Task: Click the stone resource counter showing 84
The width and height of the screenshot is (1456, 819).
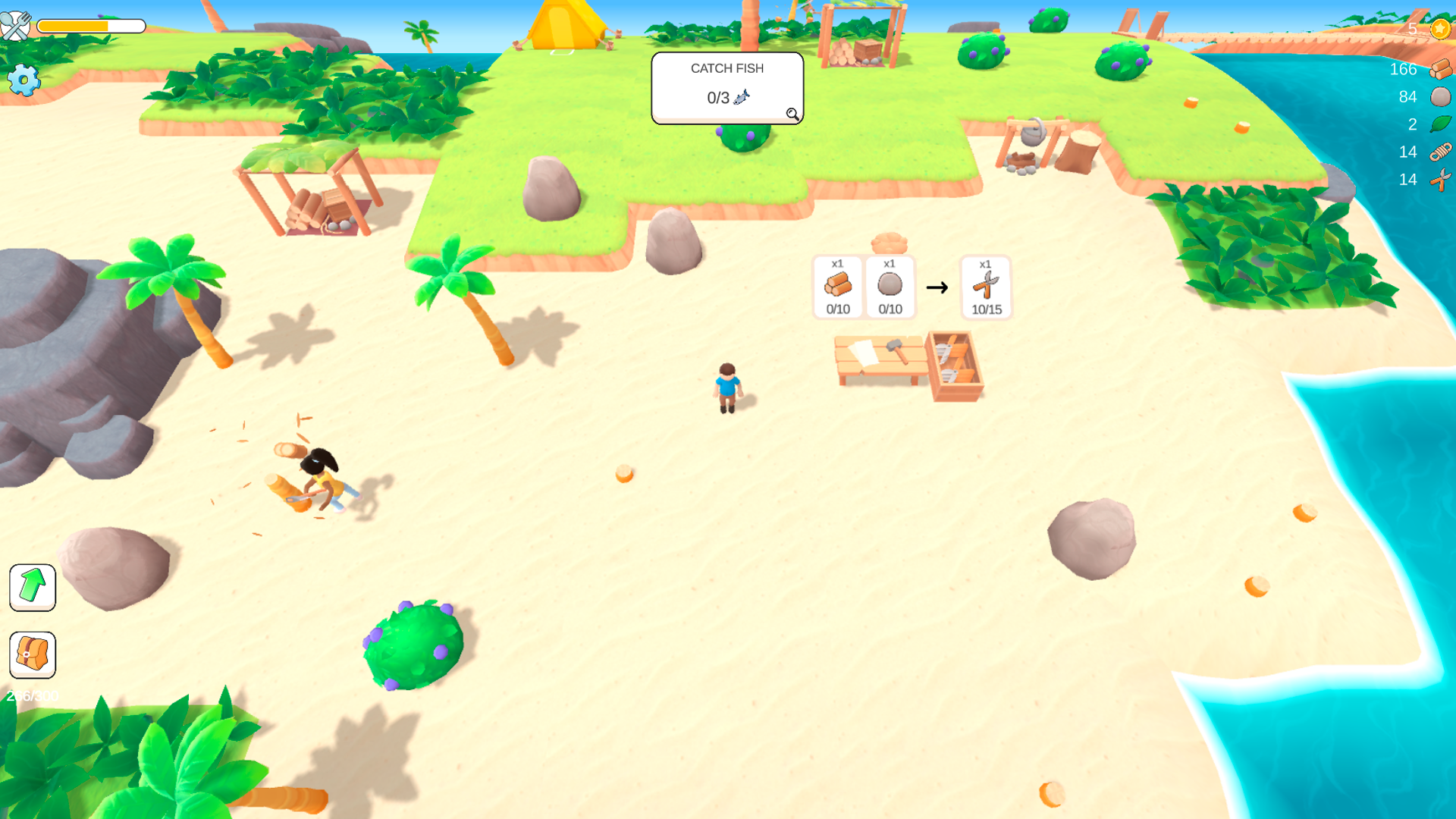Action: coord(1439,96)
